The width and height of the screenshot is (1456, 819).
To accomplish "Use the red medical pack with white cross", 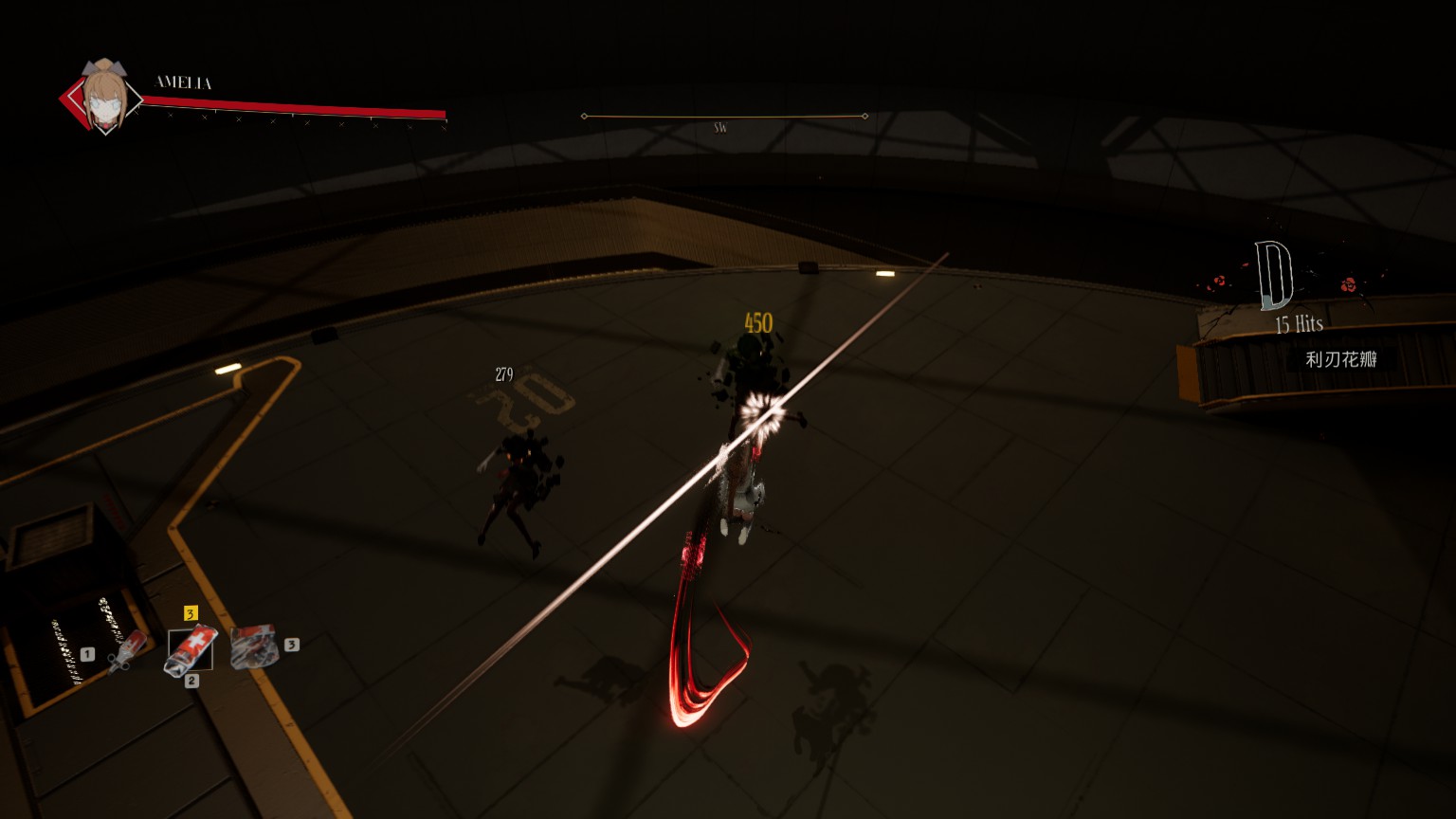I will click(190, 649).
